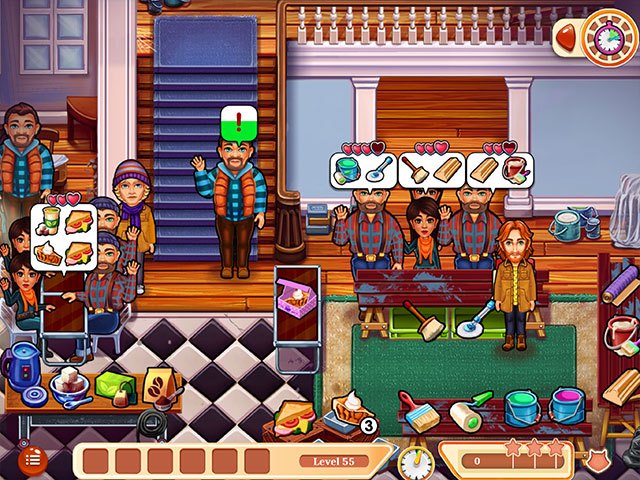Serve the table ordering sandwiches and pie

65,233
